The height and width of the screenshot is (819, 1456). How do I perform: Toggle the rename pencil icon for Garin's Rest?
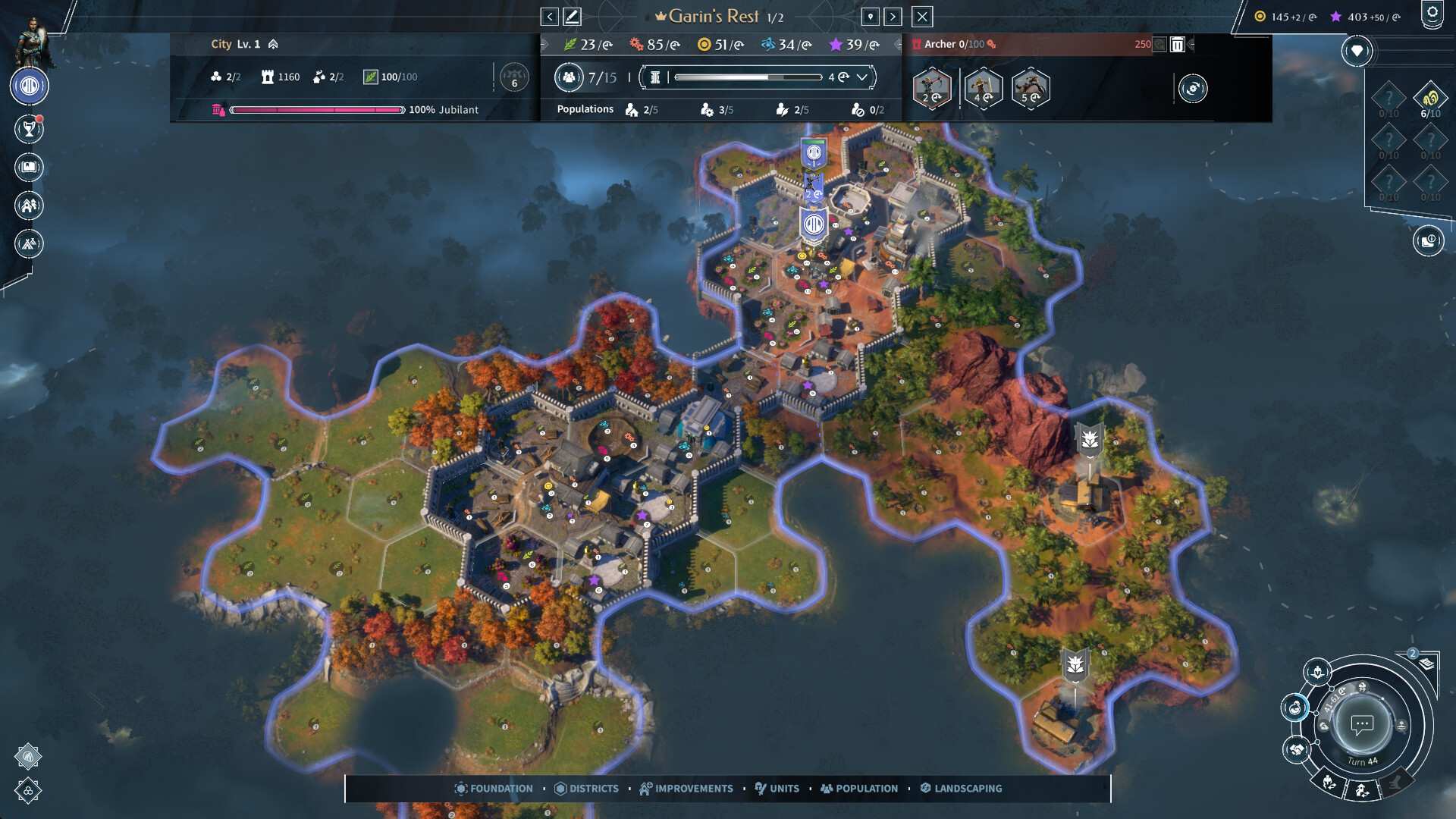(574, 15)
